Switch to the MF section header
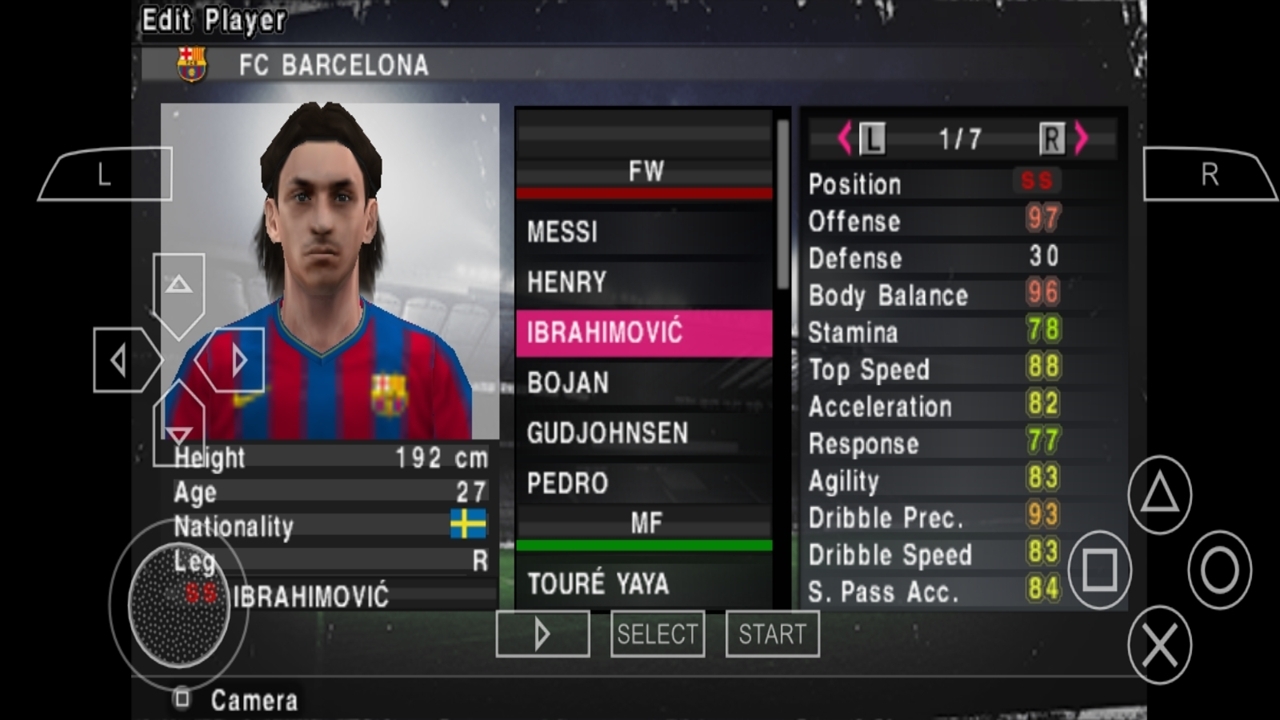 pyautogui.click(x=645, y=522)
